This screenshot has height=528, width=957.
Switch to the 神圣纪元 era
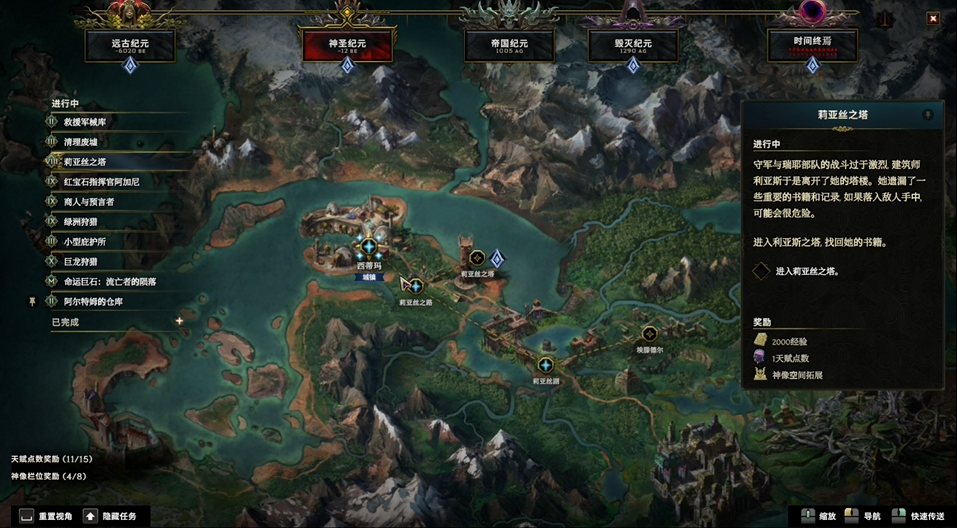pyautogui.click(x=346, y=44)
